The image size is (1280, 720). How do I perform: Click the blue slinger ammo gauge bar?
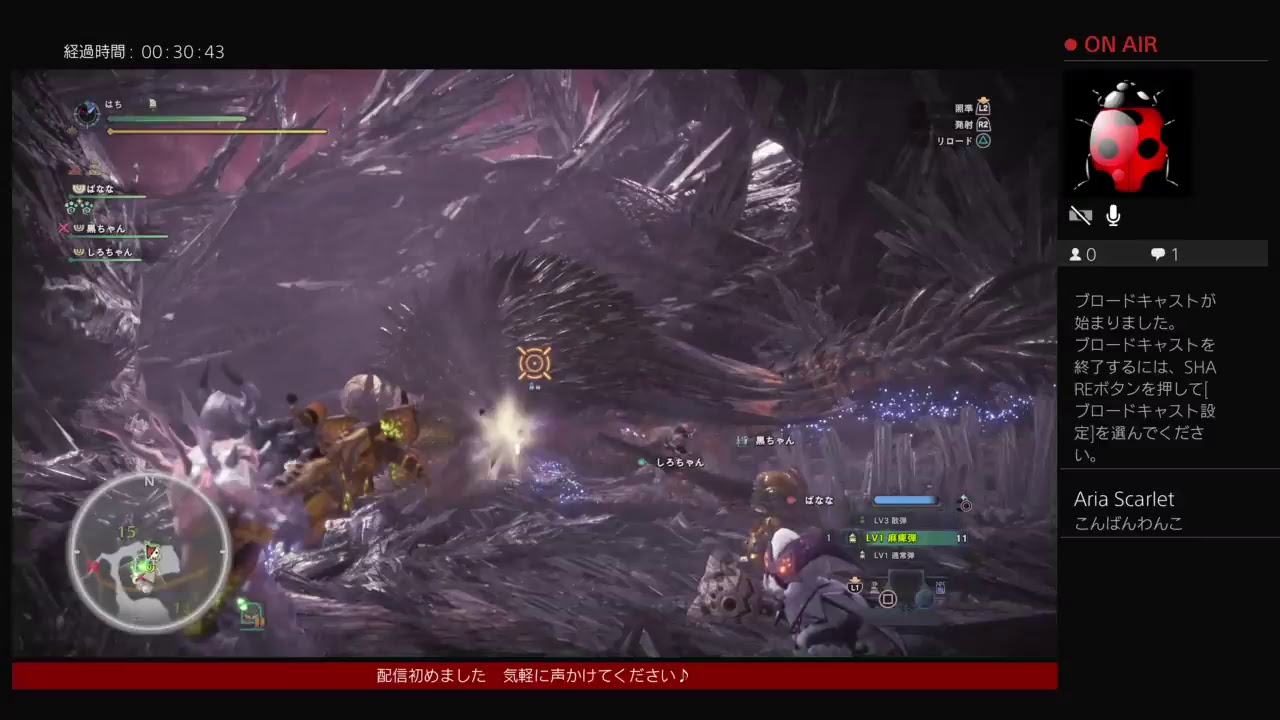click(x=905, y=500)
